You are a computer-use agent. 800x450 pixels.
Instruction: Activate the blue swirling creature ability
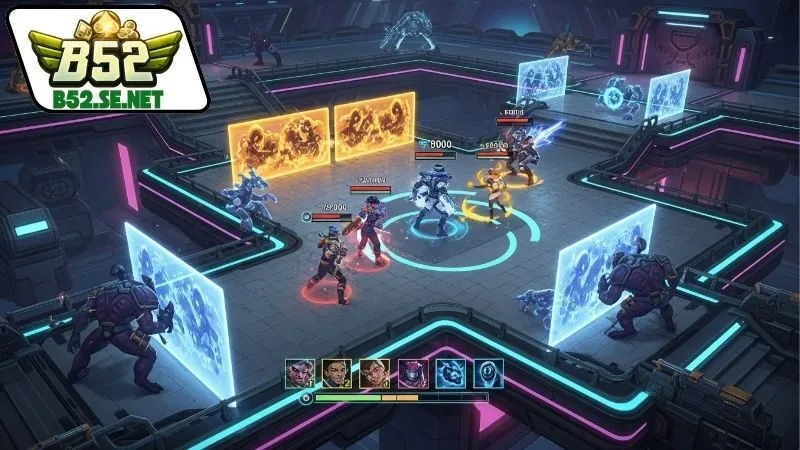tap(450, 373)
